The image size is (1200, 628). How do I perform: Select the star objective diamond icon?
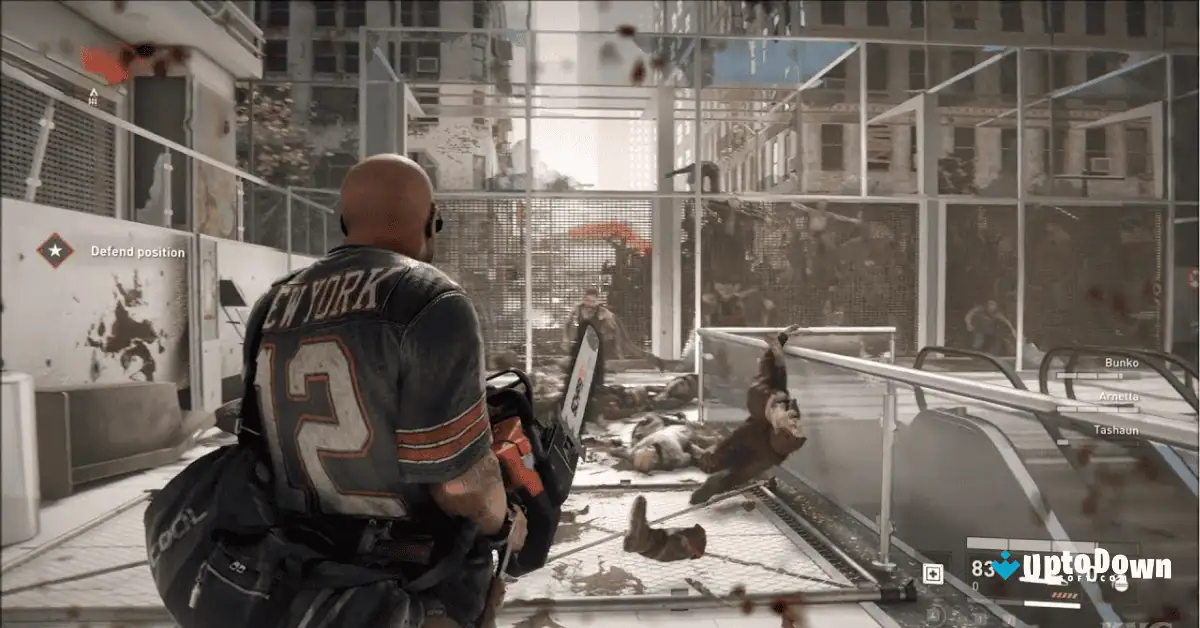pyautogui.click(x=56, y=250)
